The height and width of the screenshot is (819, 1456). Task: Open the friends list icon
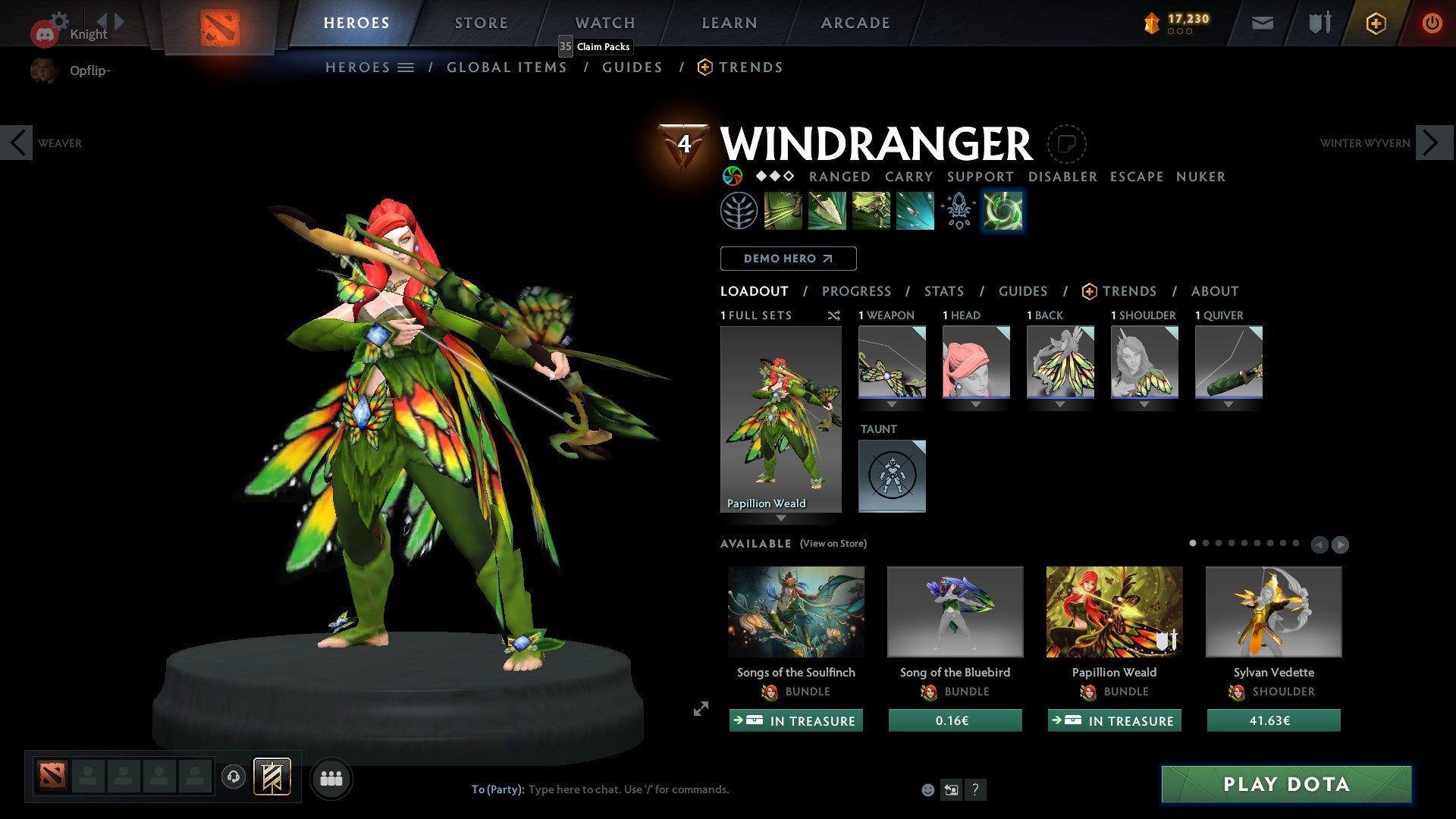[331, 778]
